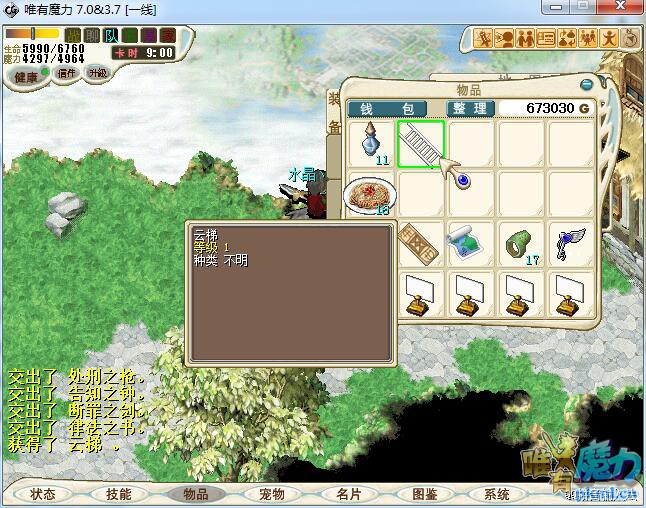Open the 系统 system menu

497,494
